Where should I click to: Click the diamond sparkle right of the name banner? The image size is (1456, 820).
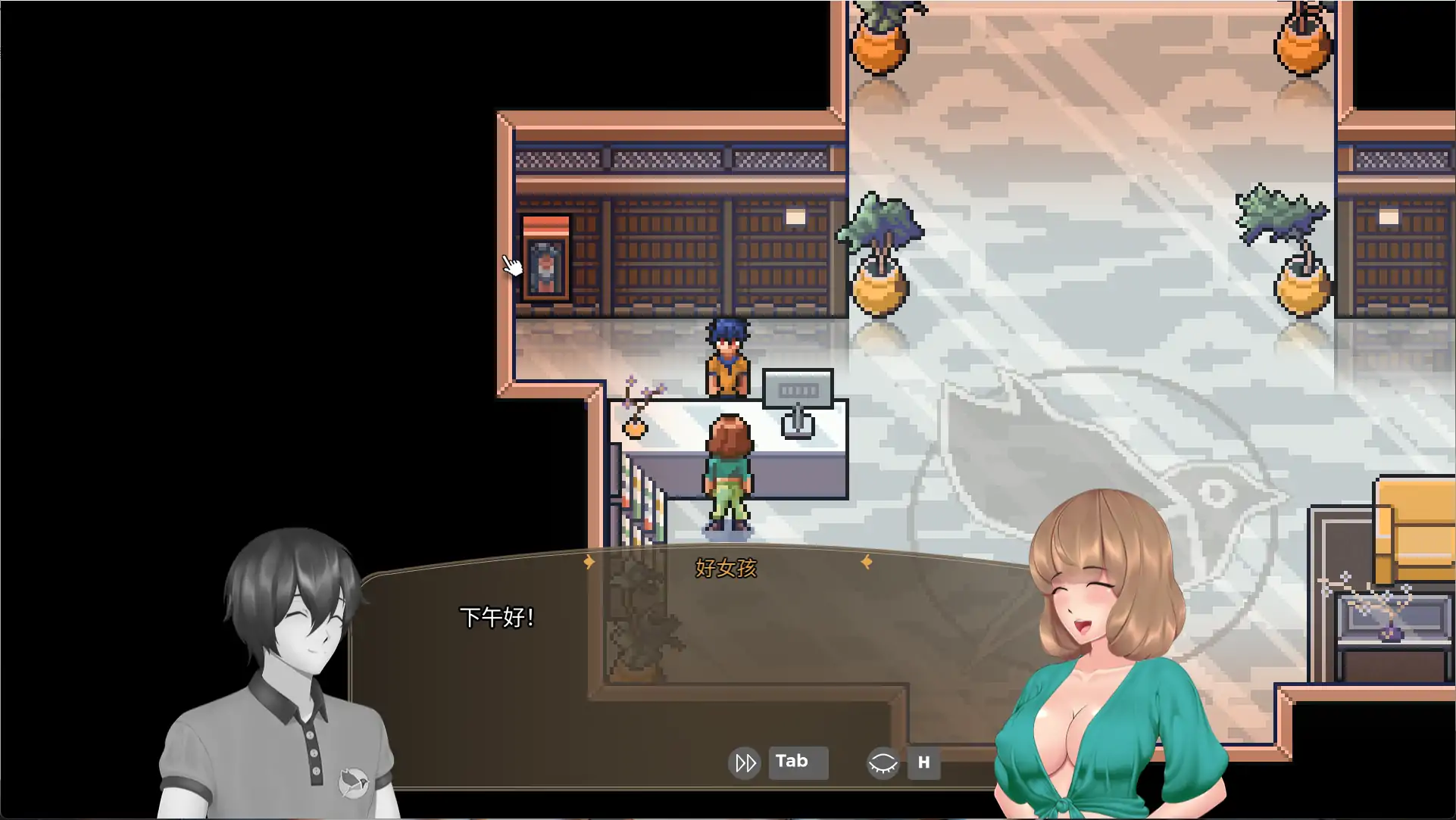tap(866, 562)
